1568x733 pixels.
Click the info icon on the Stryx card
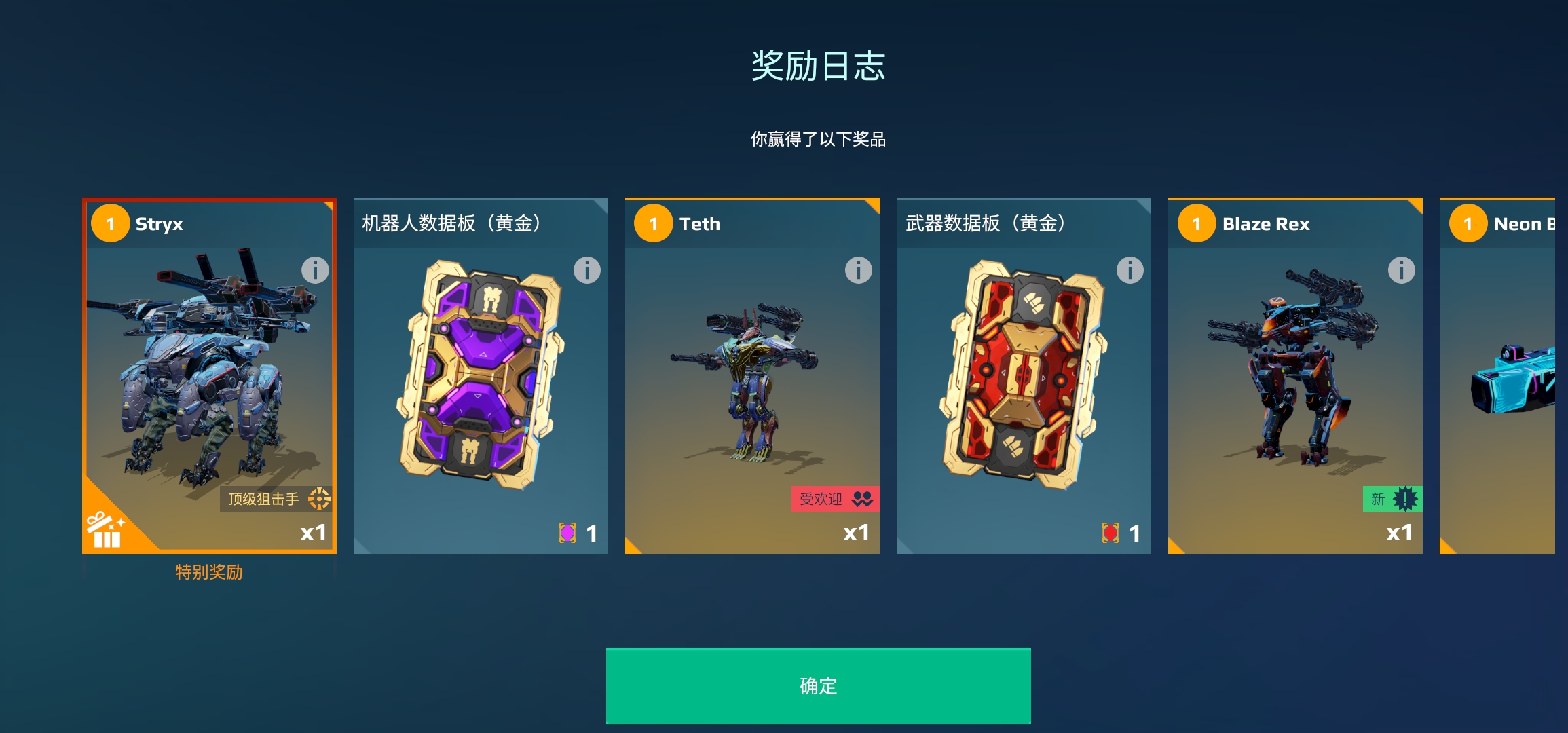[314, 271]
